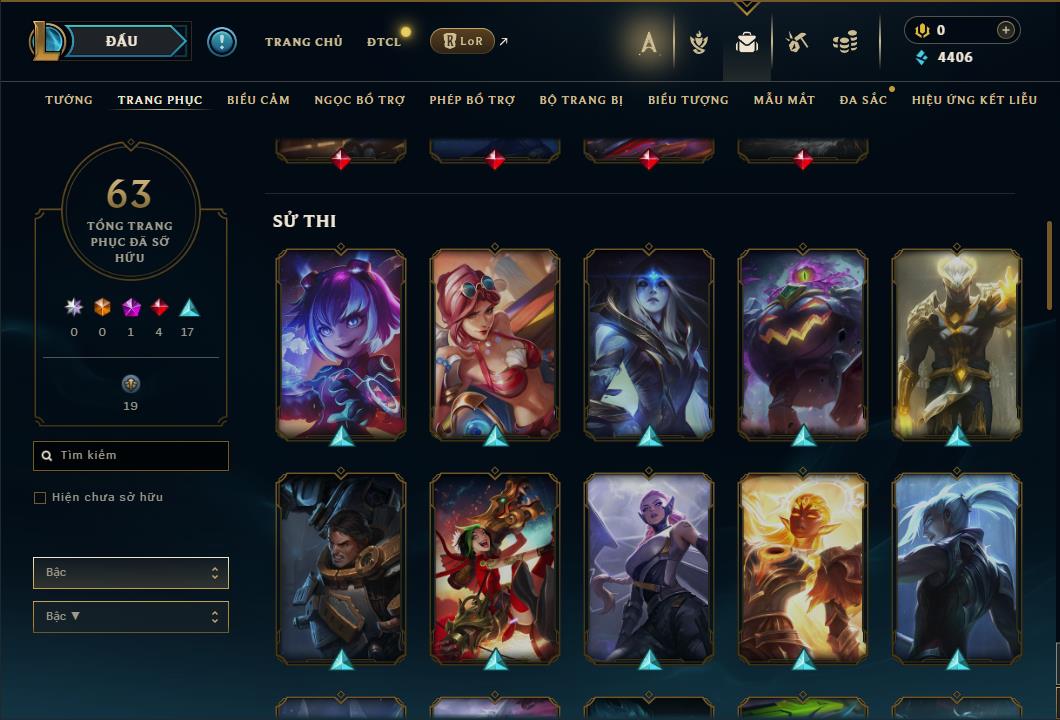Open the HIỆU ỨNG KẾT LIỄU tab

pyautogui.click(x=974, y=100)
